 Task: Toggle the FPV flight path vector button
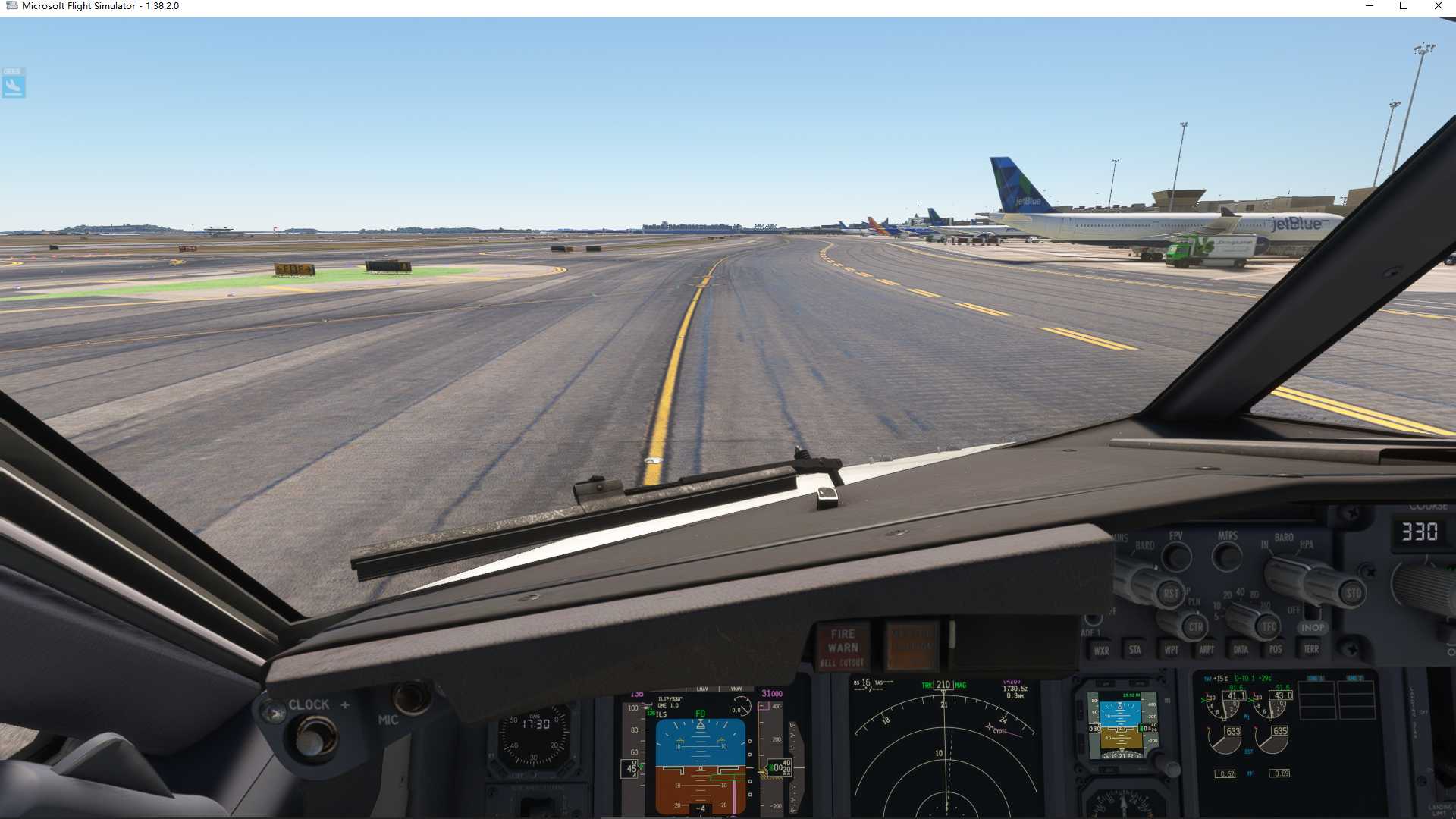click(1176, 556)
